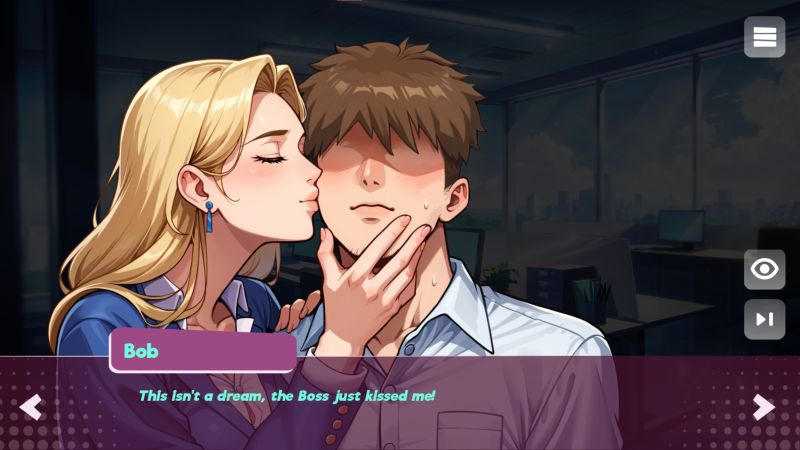Image resolution: width=800 pixels, height=450 pixels.
Task: Hide the dialogue with the eye icon
Action: coord(765,269)
